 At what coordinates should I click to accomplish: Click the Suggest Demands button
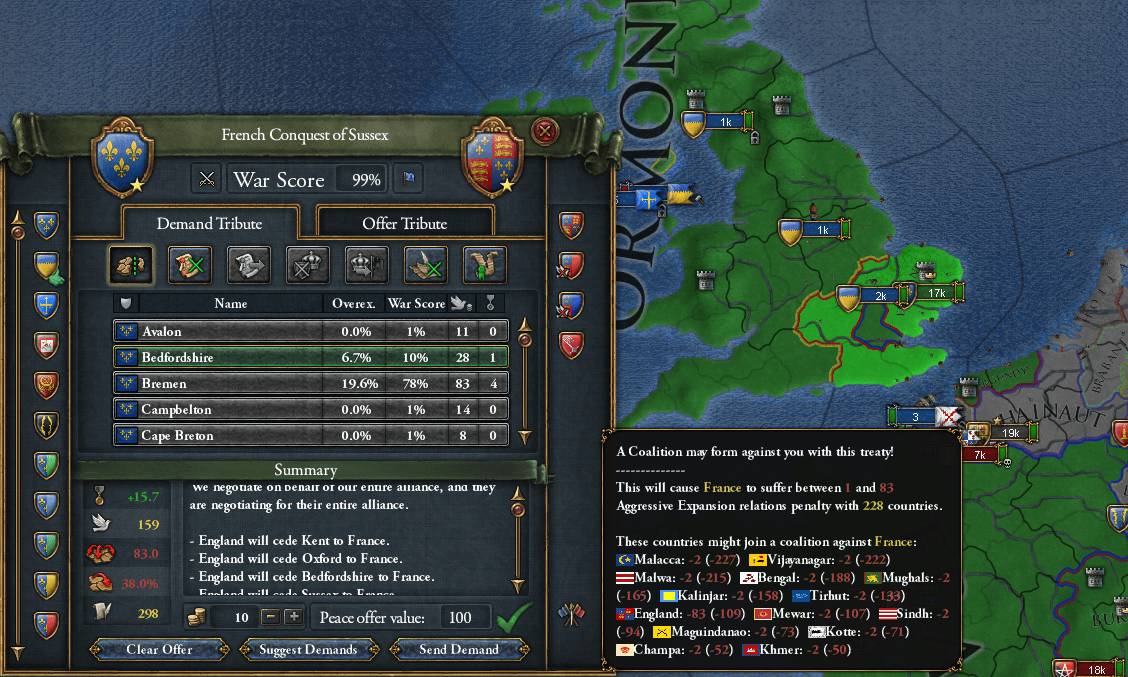click(308, 649)
